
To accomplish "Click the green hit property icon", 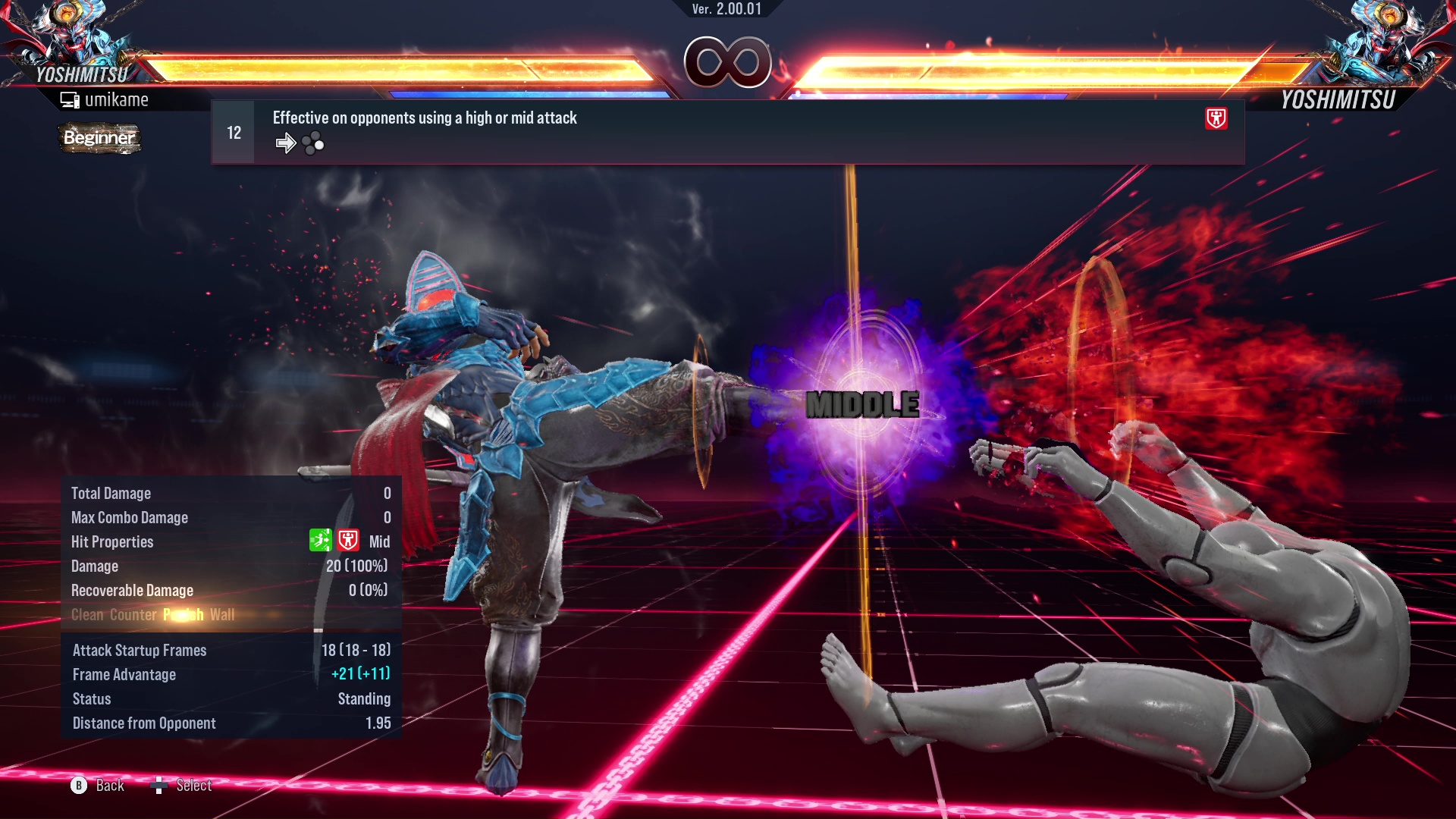I will click(320, 541).
